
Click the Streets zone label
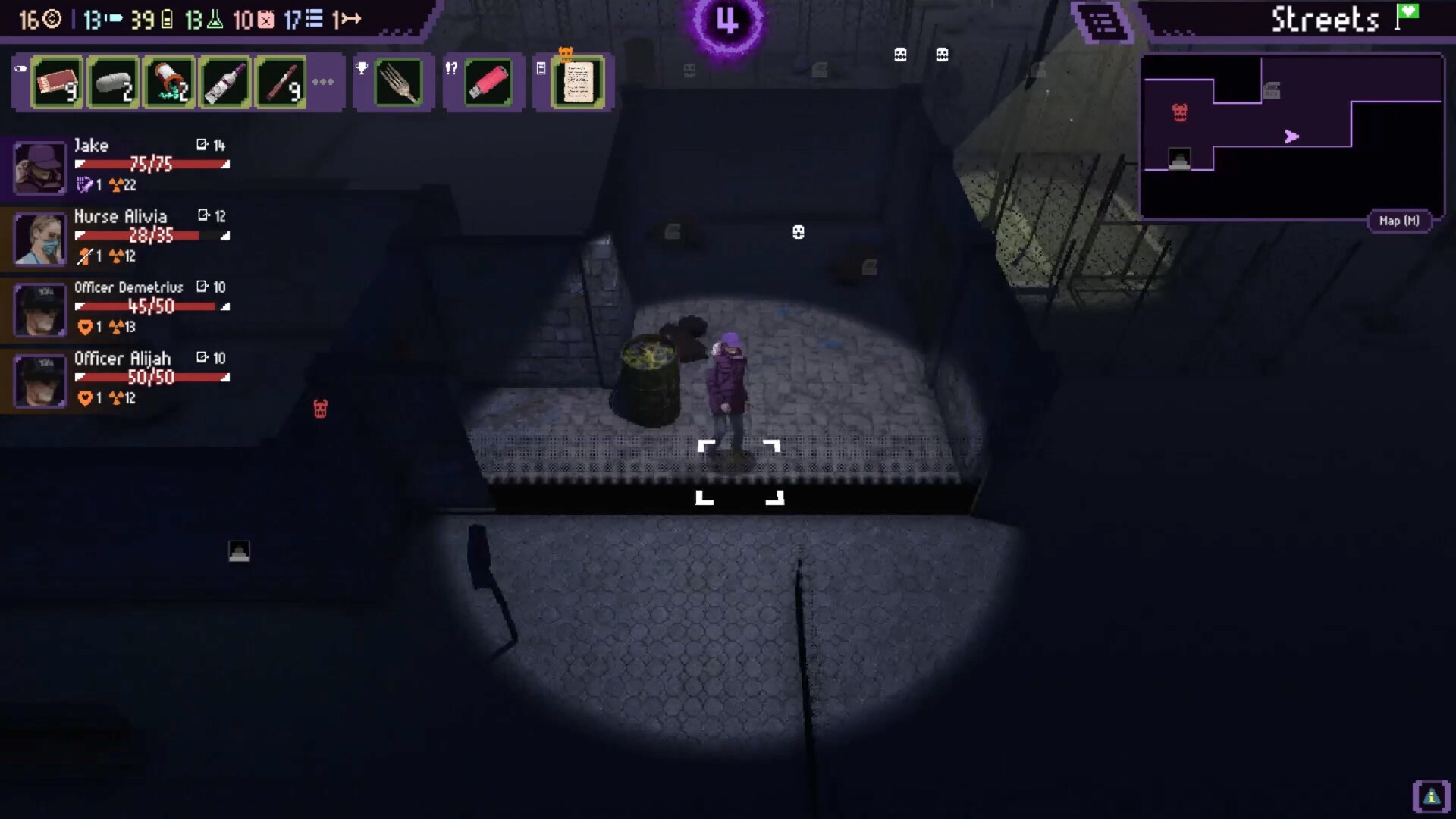tap(1326, 19)
